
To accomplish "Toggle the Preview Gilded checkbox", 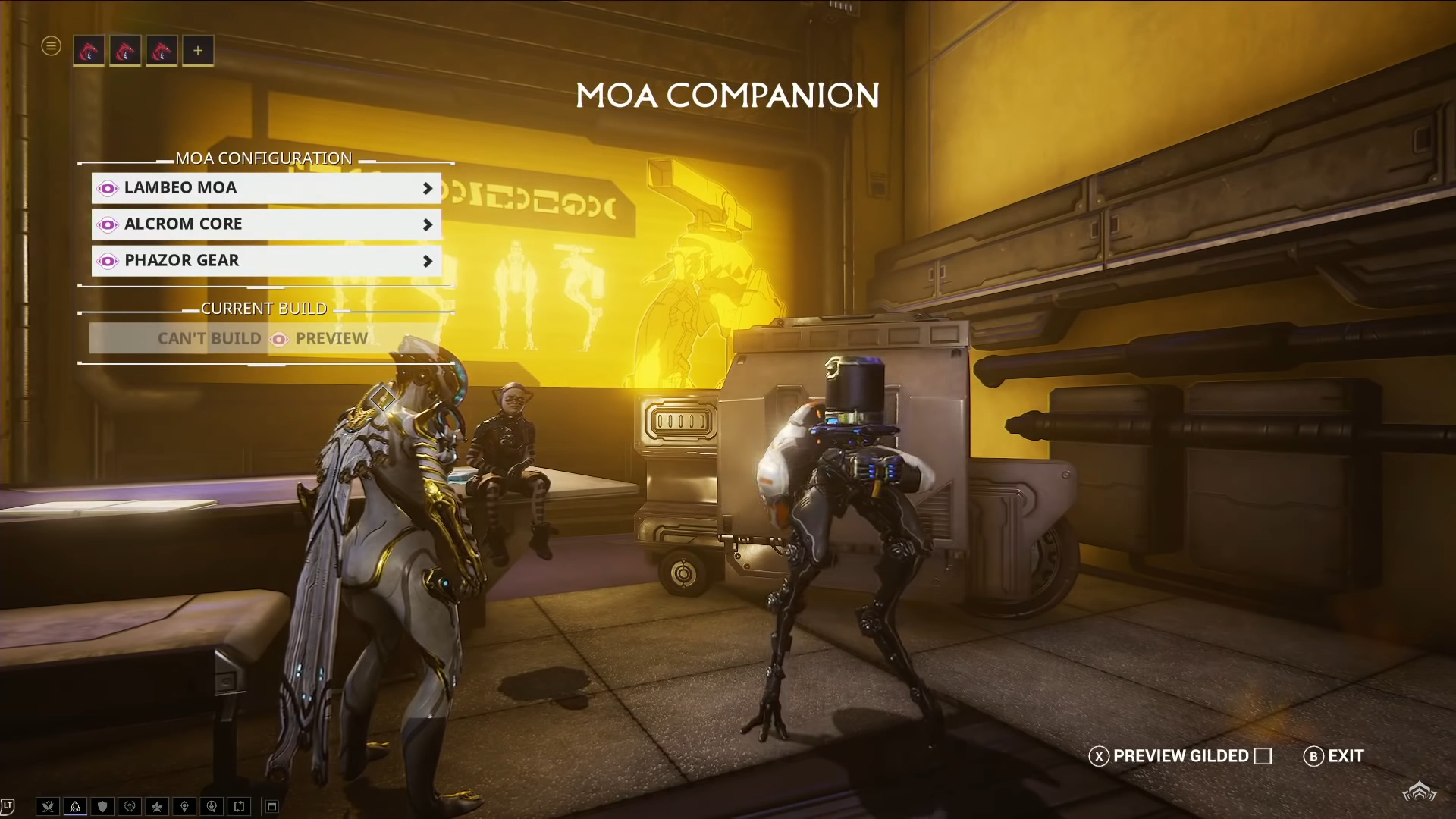I will [x=1263, y=756].
